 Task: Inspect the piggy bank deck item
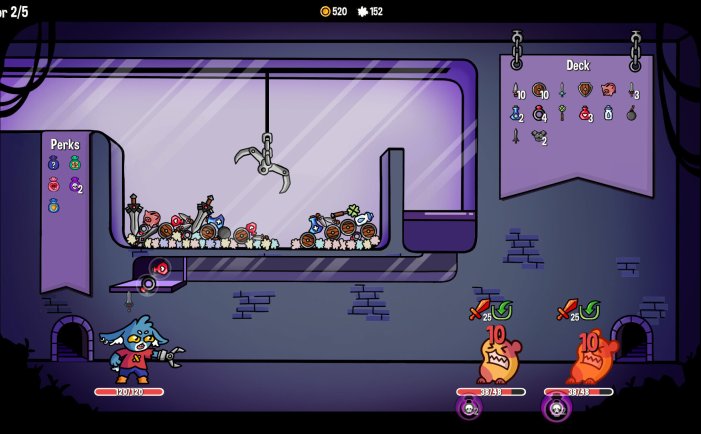tap(608, 90)
